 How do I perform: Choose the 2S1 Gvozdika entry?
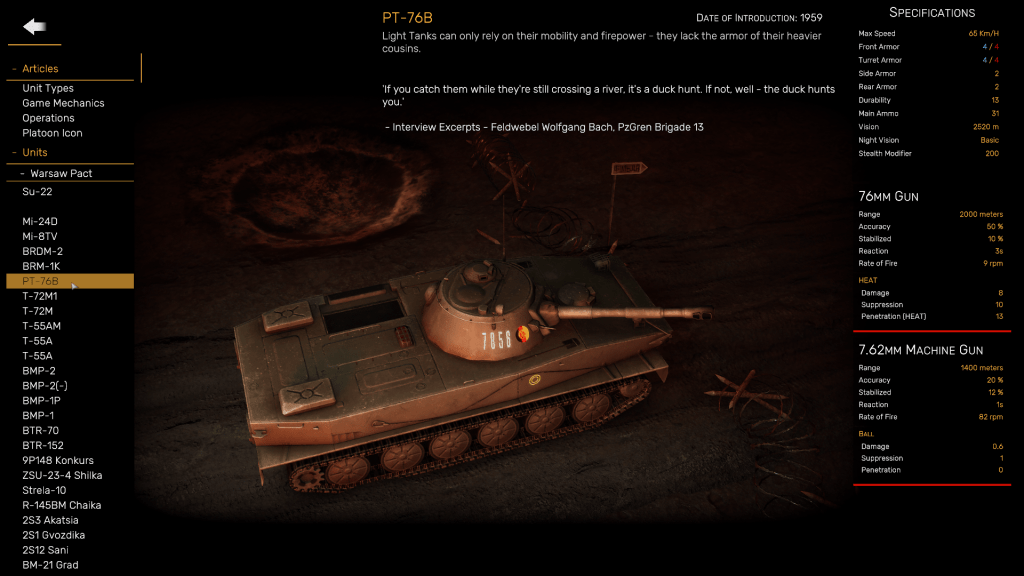point(53,536)
